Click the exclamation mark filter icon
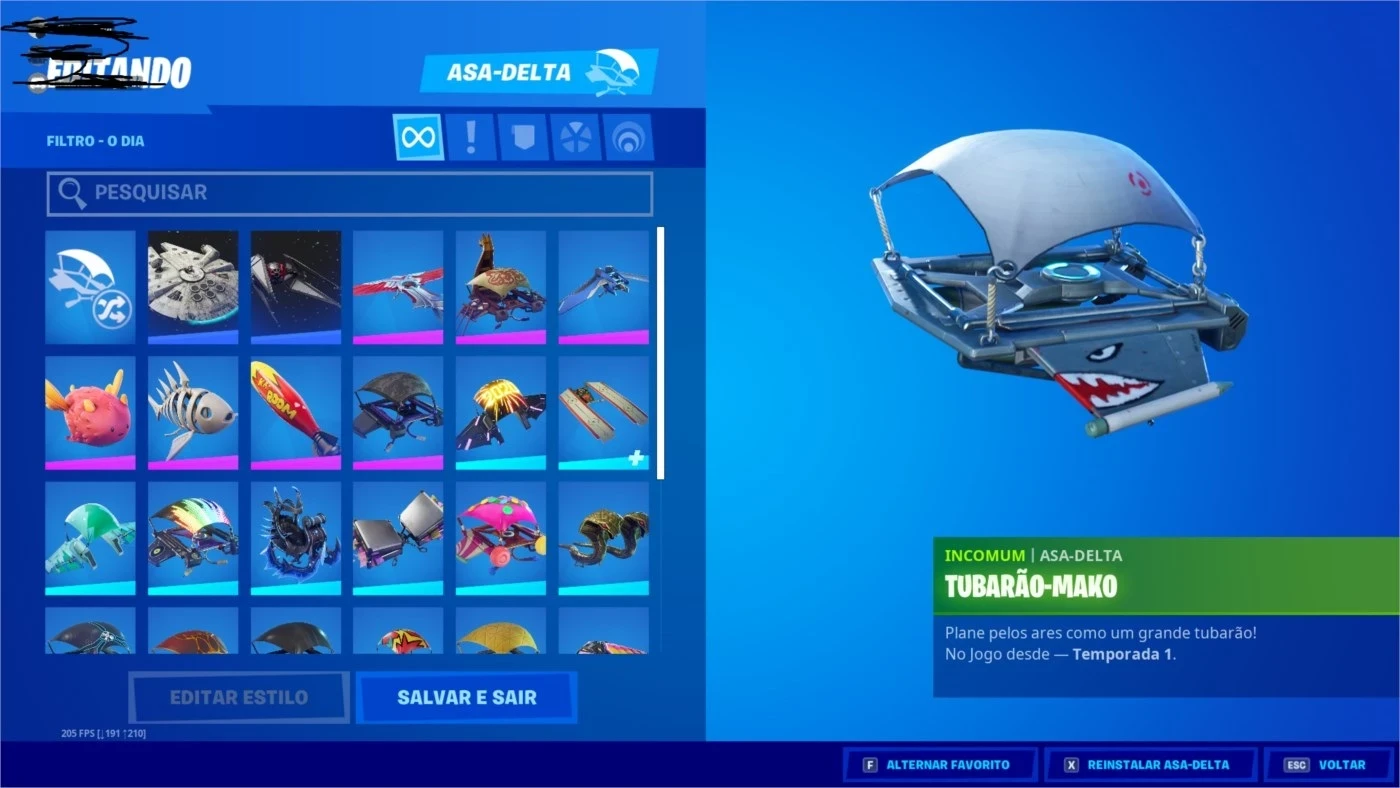 click(470, 136)
